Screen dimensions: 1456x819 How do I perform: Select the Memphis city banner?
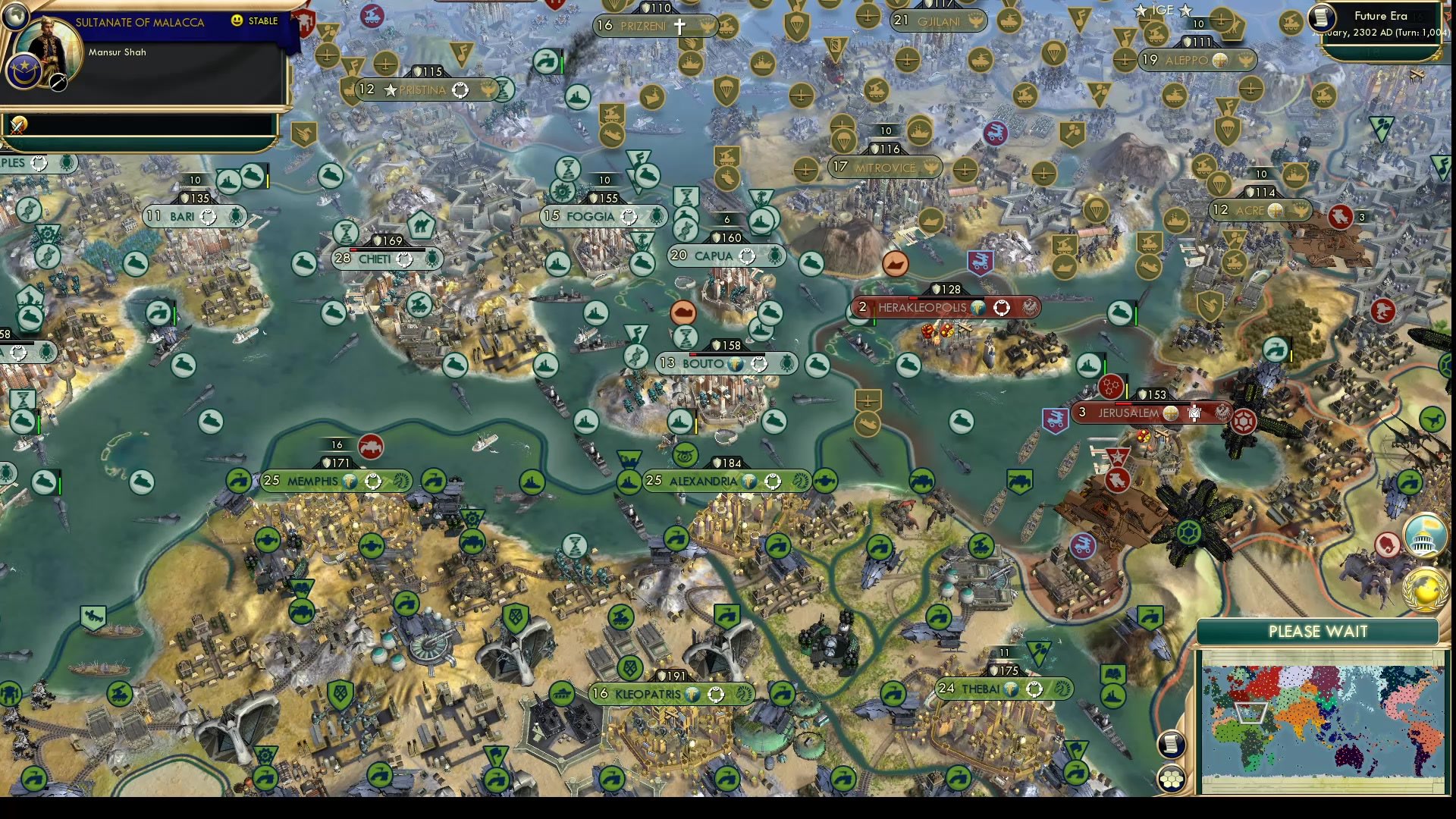312,482
